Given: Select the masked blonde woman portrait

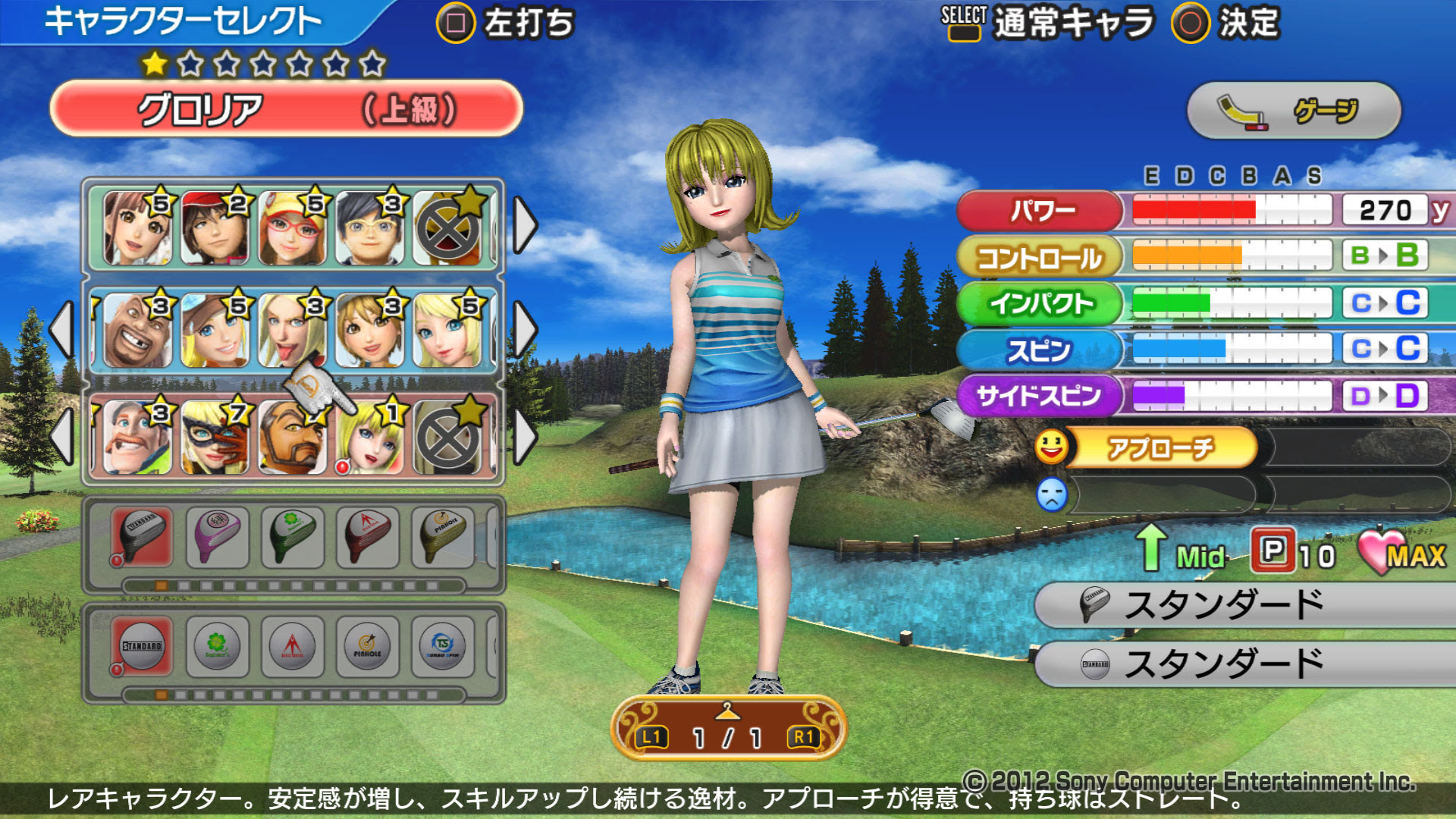Looking at the screenshot, I should click(215, 437).
